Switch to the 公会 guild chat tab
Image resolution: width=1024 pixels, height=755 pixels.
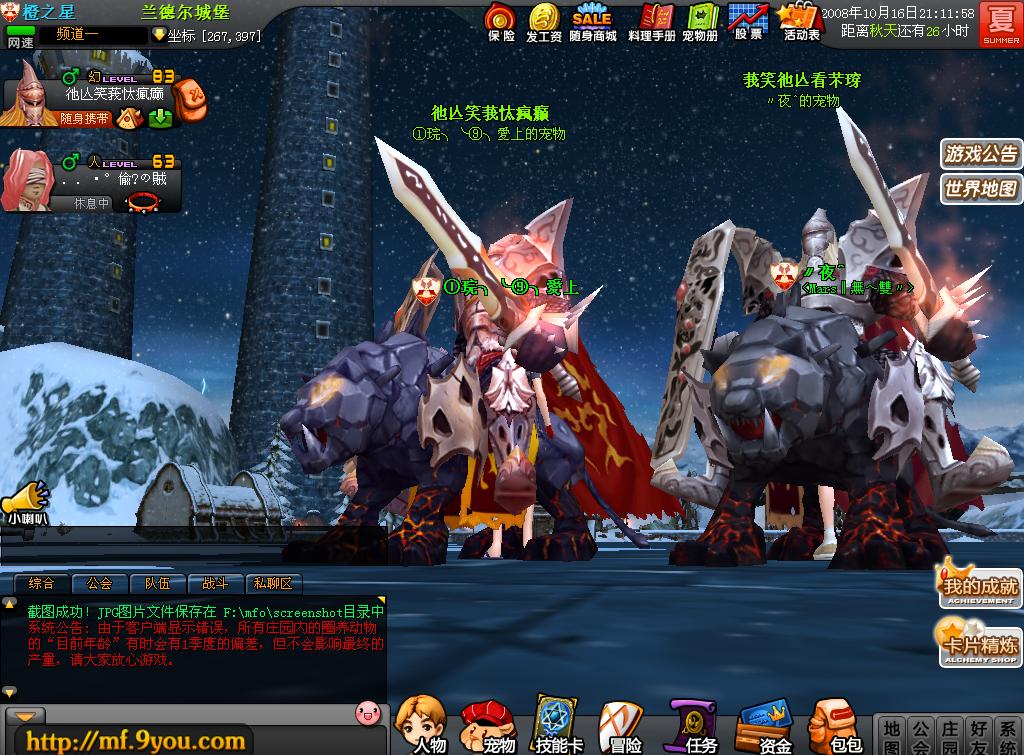click(99, 583)
